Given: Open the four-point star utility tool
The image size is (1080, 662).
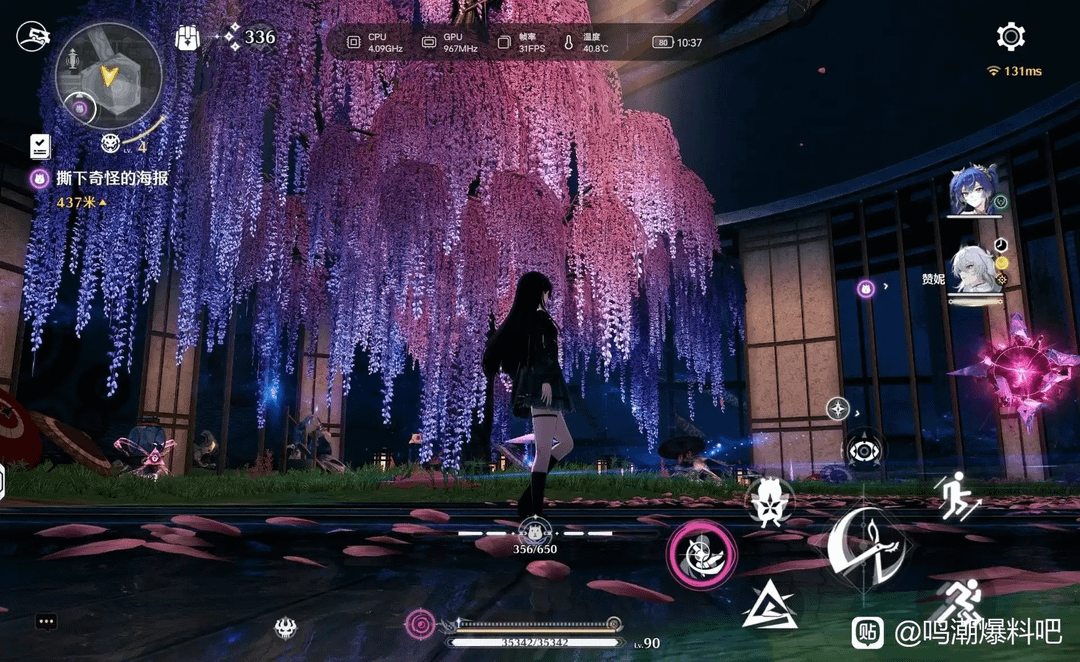Looking at the screenshot, I should [x=838, y=408].
